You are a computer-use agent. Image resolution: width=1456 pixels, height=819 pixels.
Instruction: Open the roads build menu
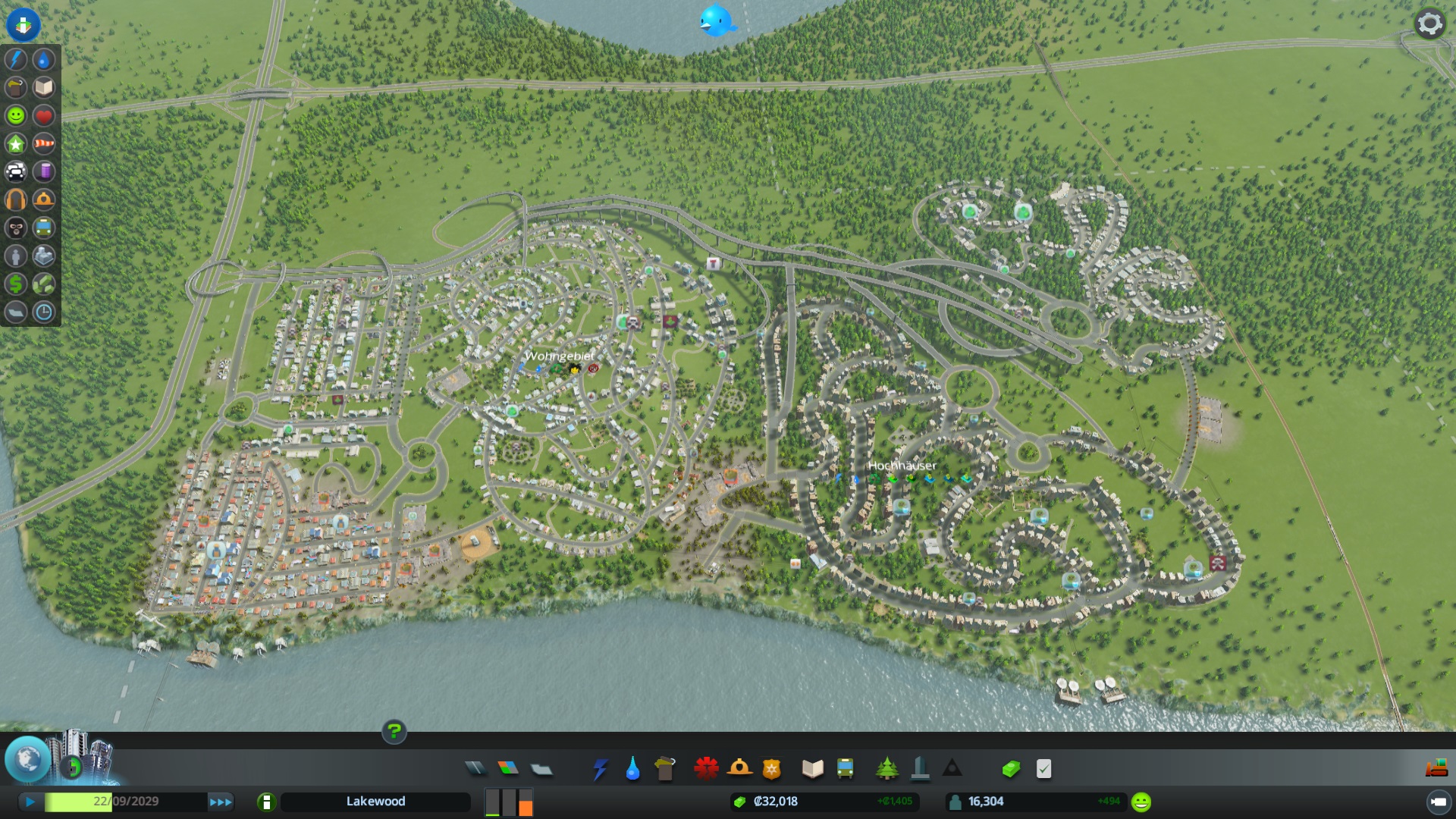pos(475,769)
